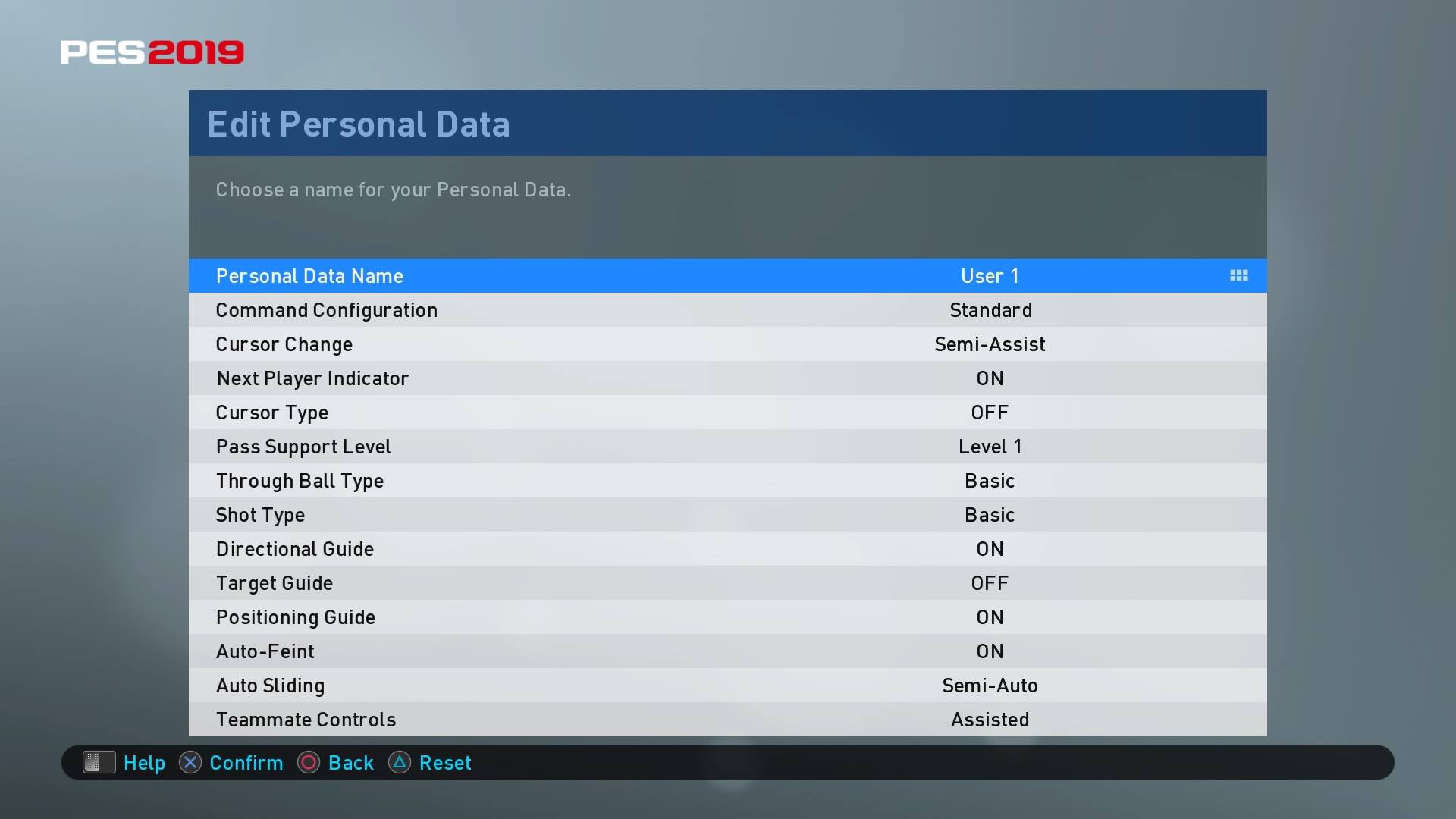1456x819 pixels.
Task: Toggle the Directional Guide option
Action: pyautogui.click(x=726, y=549)
